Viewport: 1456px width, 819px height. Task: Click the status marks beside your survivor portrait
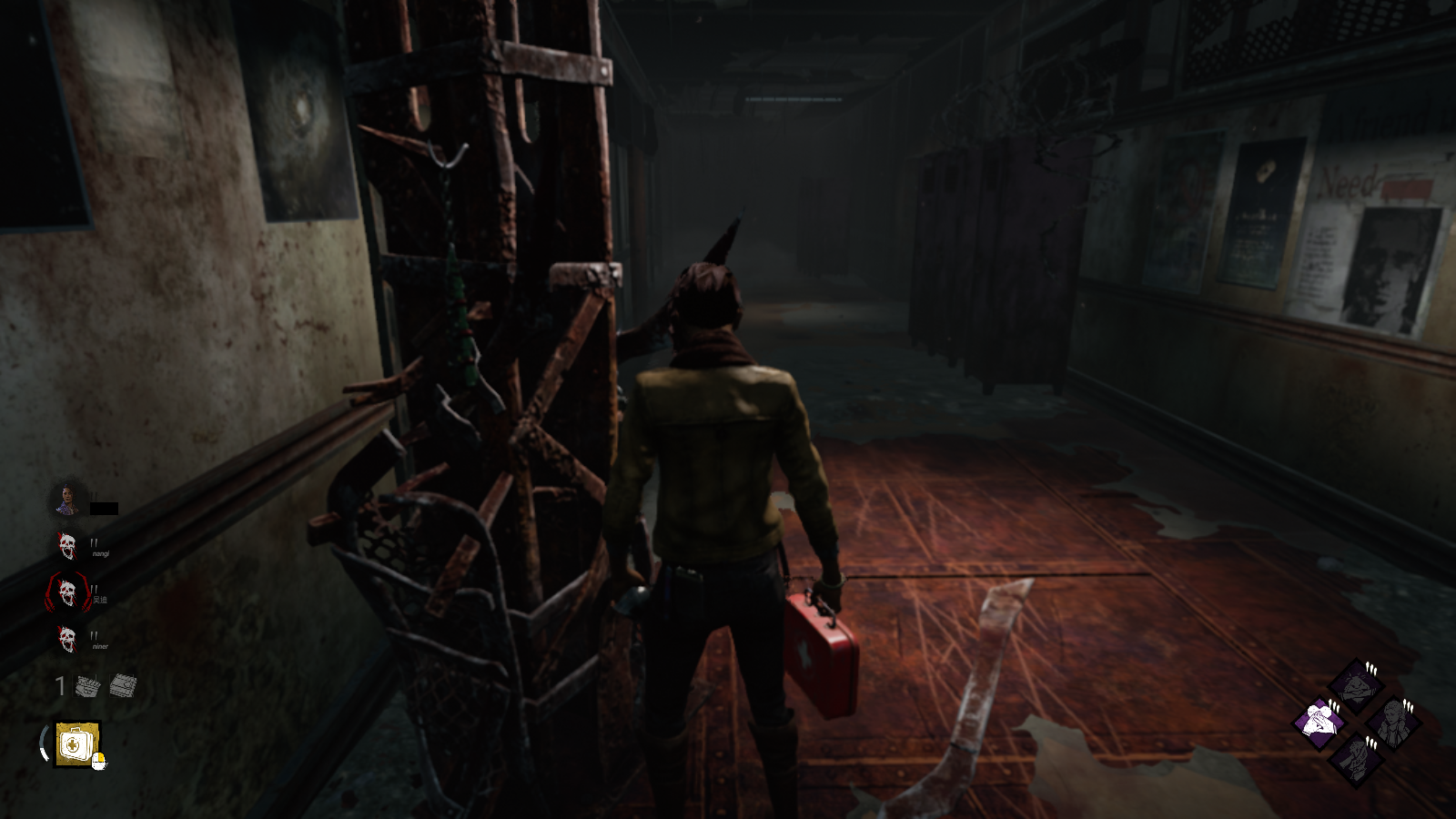point(92,496)
